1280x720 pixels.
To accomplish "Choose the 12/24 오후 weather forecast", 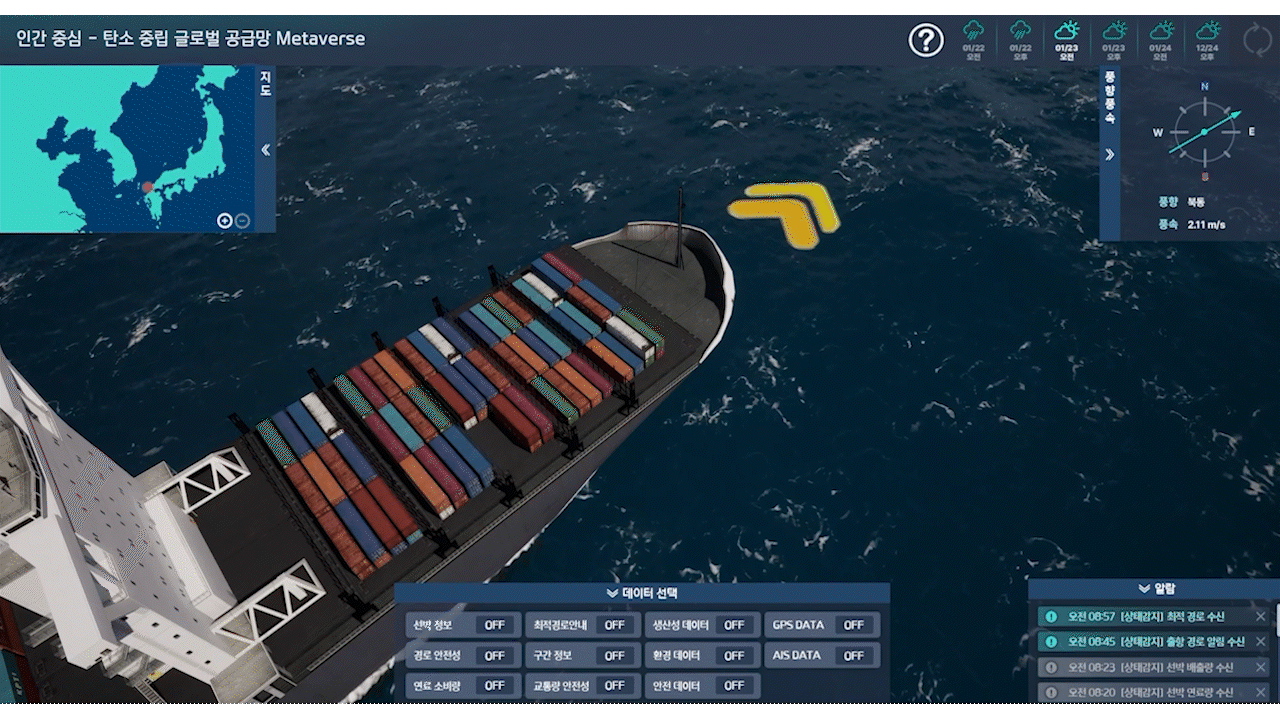I will click(x=1208, y=40).
